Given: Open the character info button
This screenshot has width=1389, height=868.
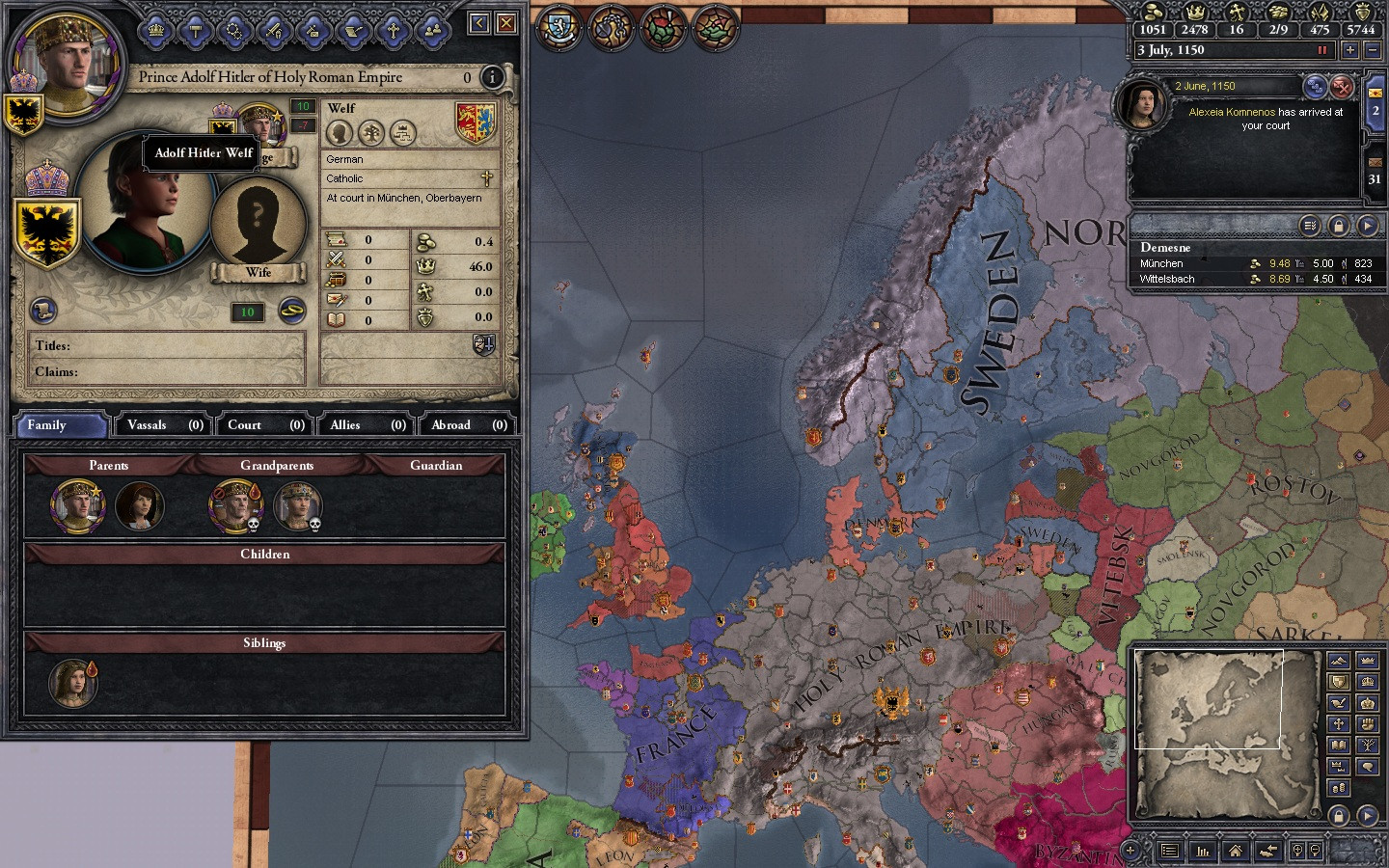Looking at the screenshot, I should click(x=492, y=77).
